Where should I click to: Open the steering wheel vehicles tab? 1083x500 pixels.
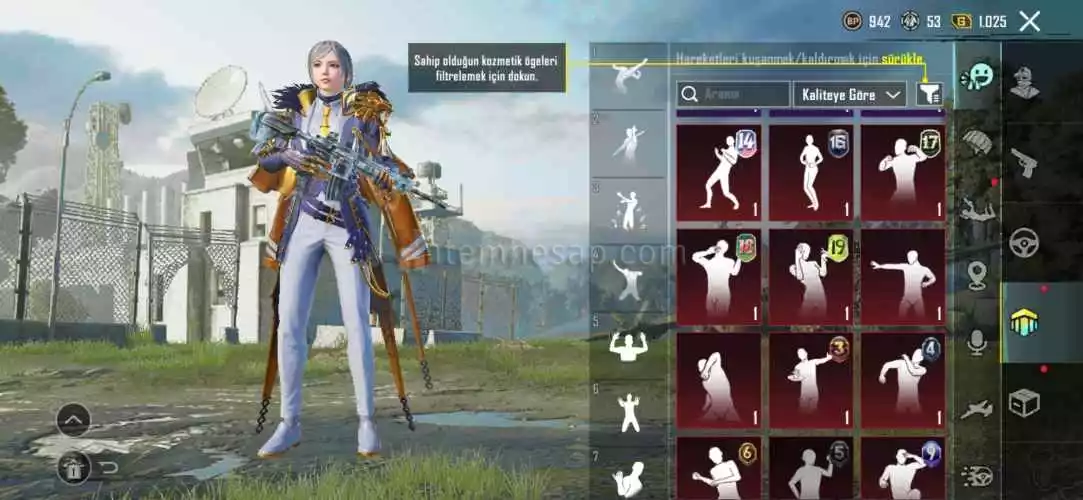[1024, 242]
